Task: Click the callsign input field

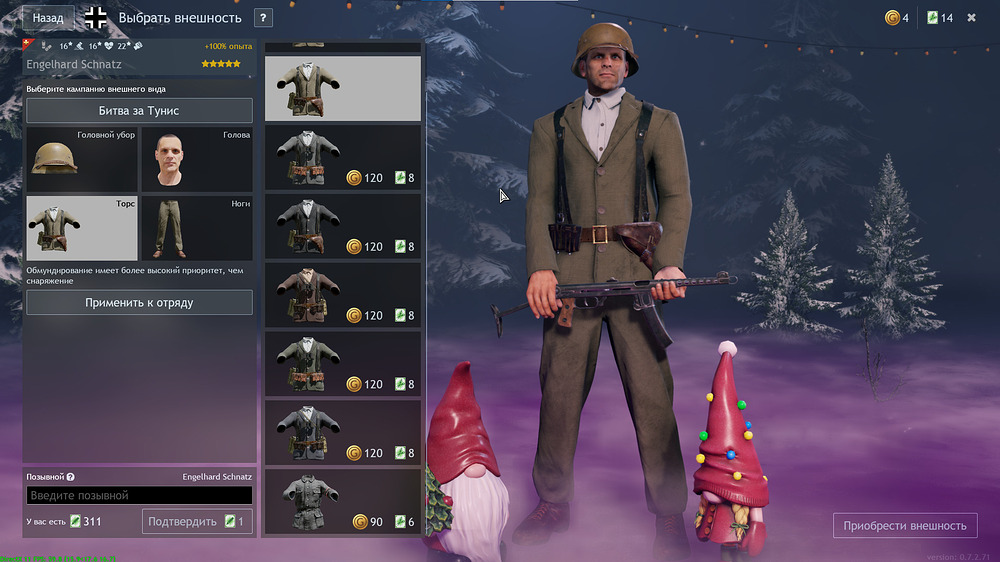Action: 139,495
